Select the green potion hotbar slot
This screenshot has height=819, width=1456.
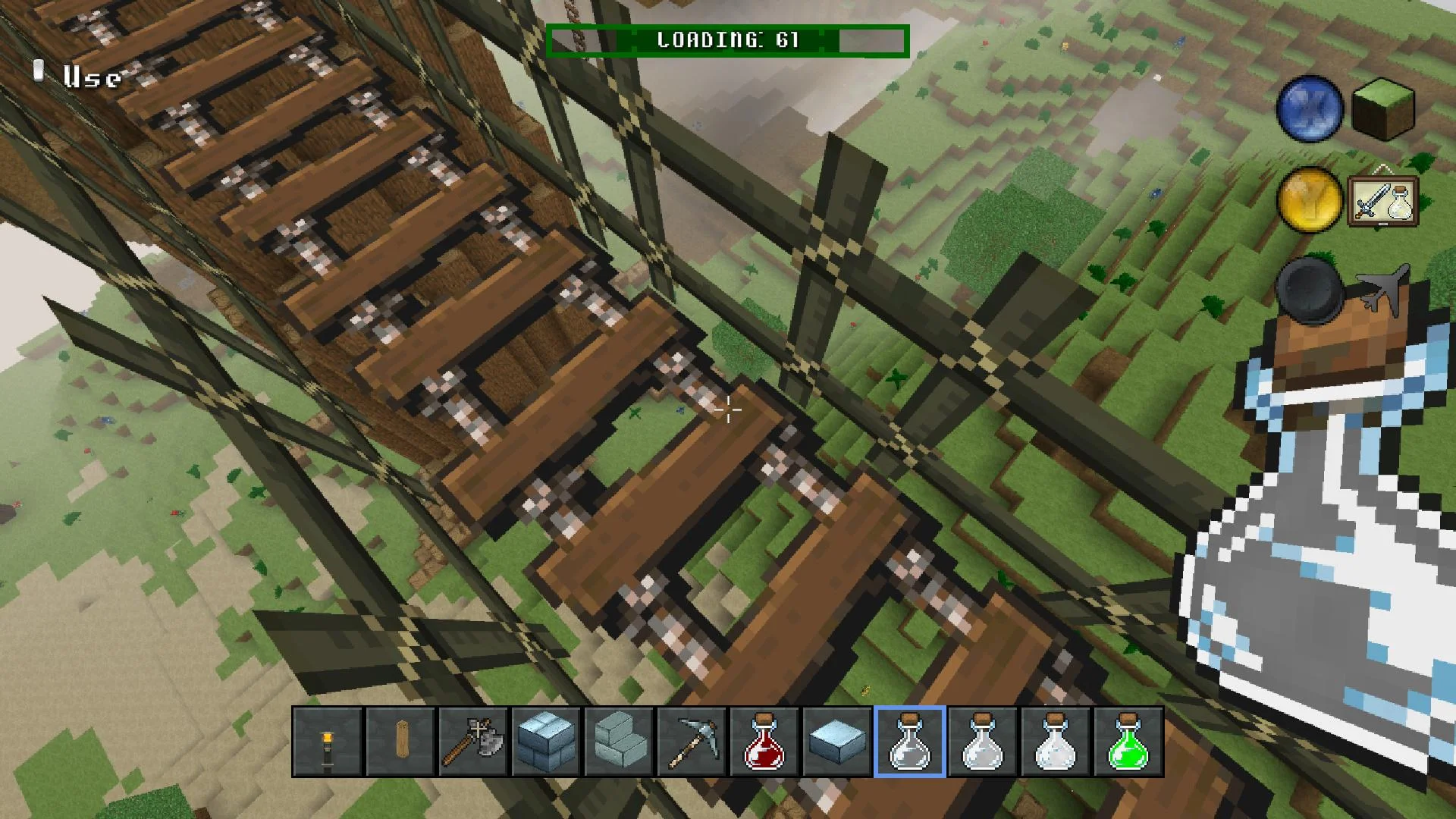pyautogui.click(x=1128, y=741)
